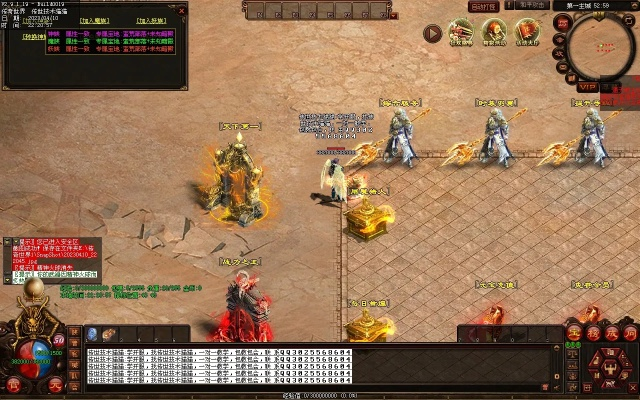Select the scroll item hotbar slot

click(x=109, y=334)
